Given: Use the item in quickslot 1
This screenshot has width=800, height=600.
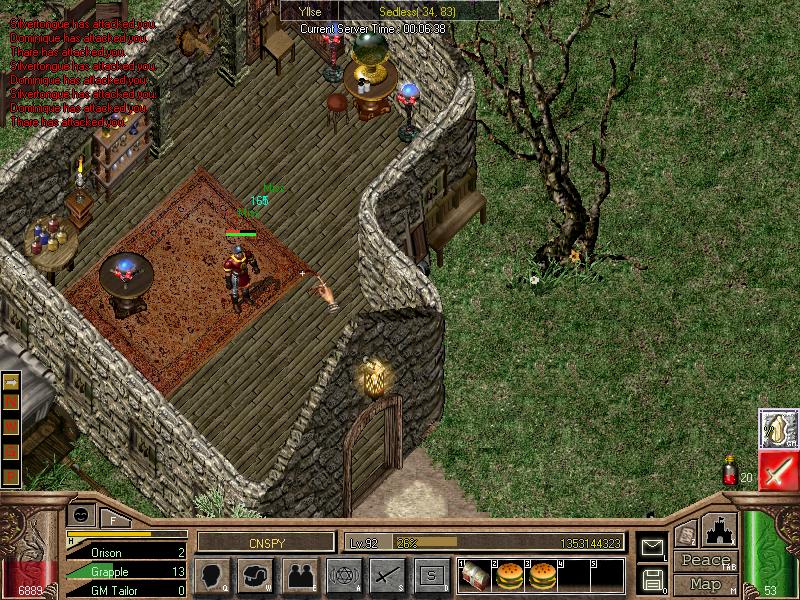Looking at the screenshot, I should [x=475, y=575].
